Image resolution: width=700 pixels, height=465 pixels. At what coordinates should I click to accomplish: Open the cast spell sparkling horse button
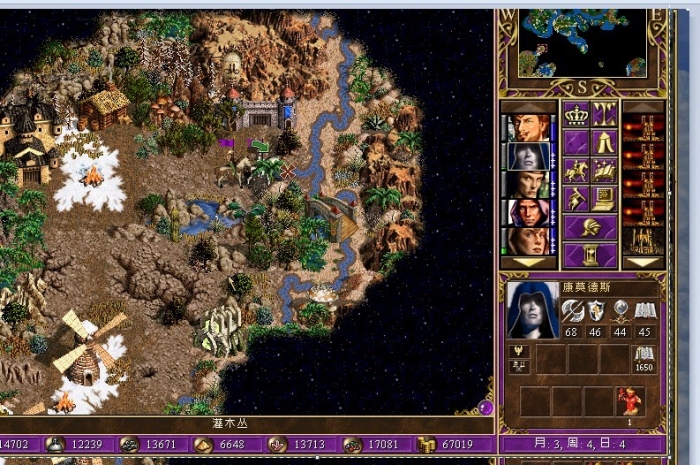click(x=603, y=171)
